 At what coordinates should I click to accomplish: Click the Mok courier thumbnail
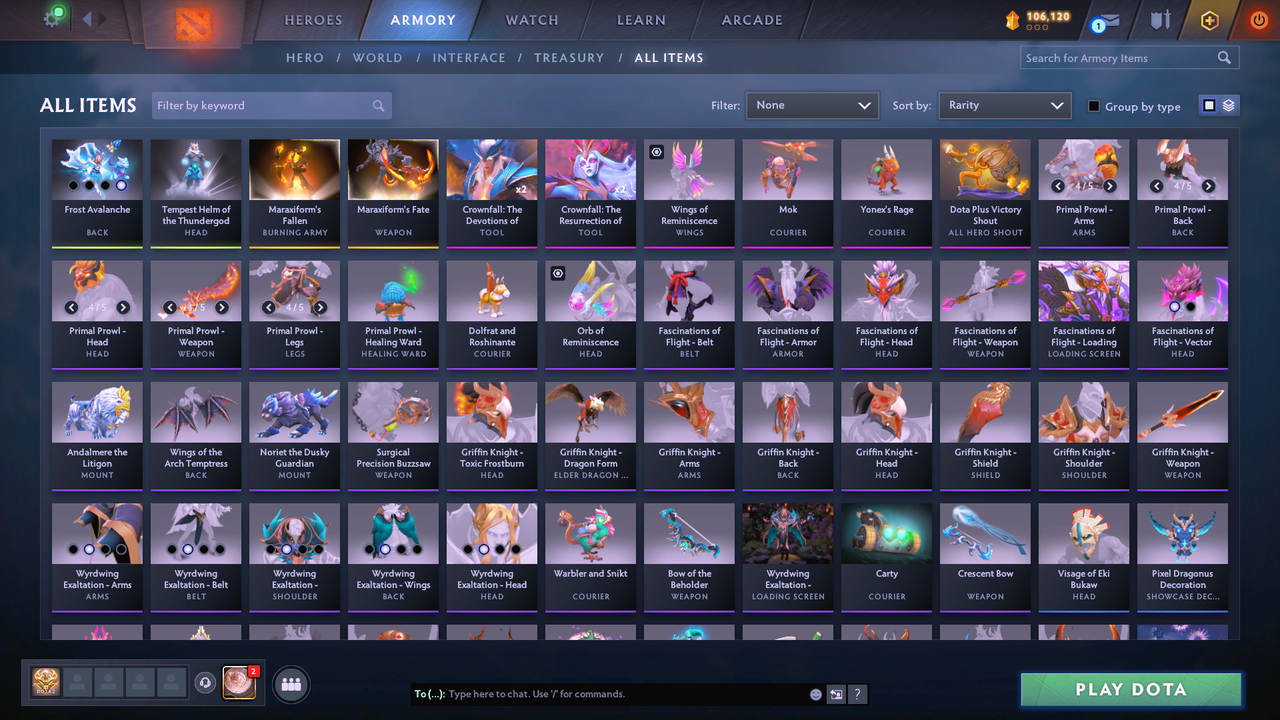click(x=787, y=168)
